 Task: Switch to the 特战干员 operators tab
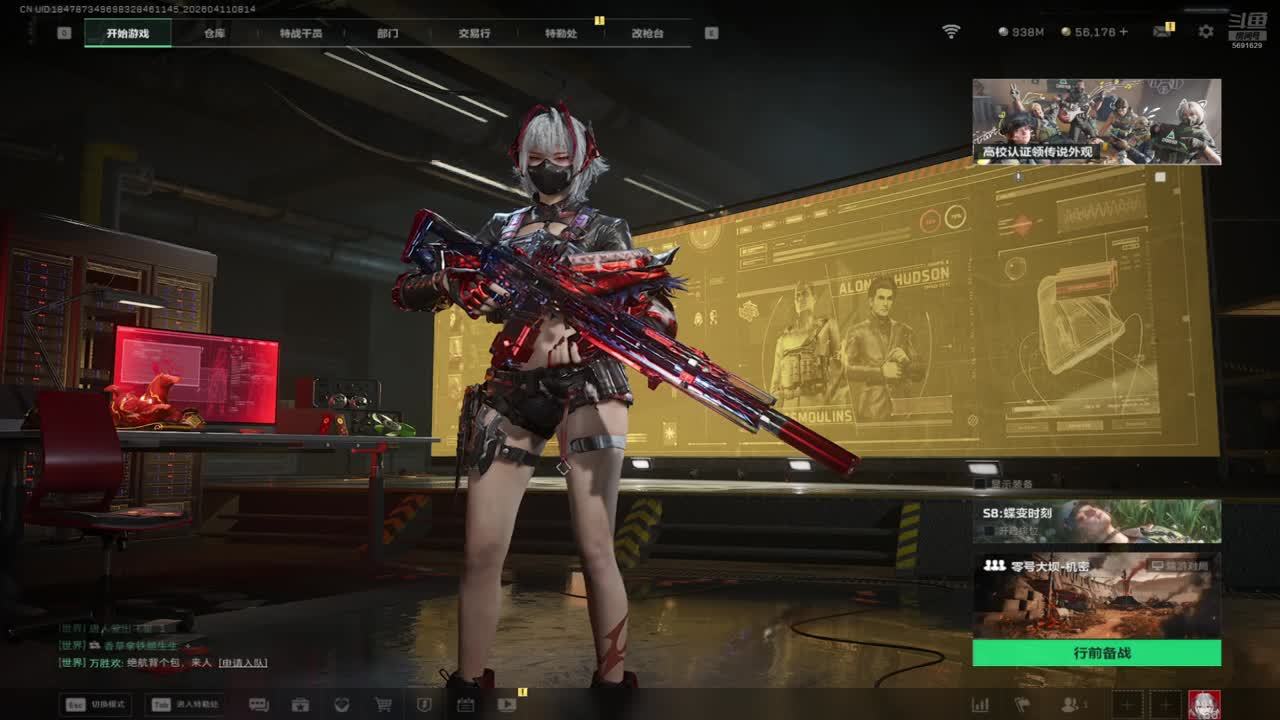click(x=301, y=33)
